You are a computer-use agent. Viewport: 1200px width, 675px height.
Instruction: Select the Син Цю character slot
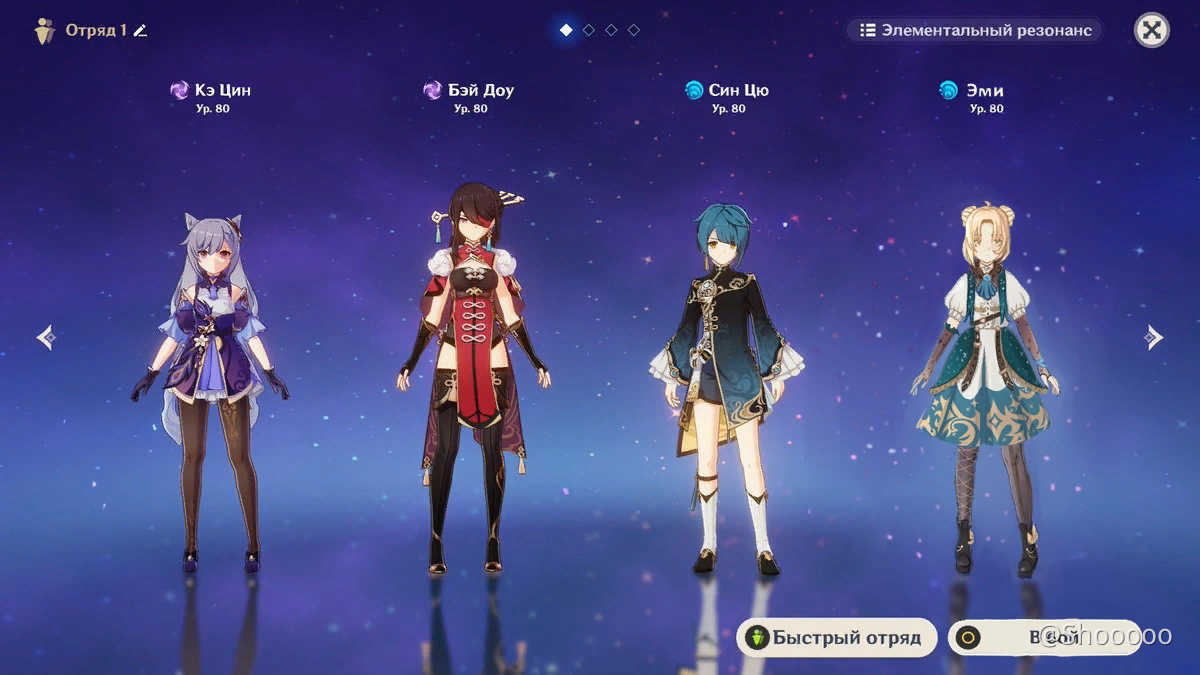pos(726,390)
